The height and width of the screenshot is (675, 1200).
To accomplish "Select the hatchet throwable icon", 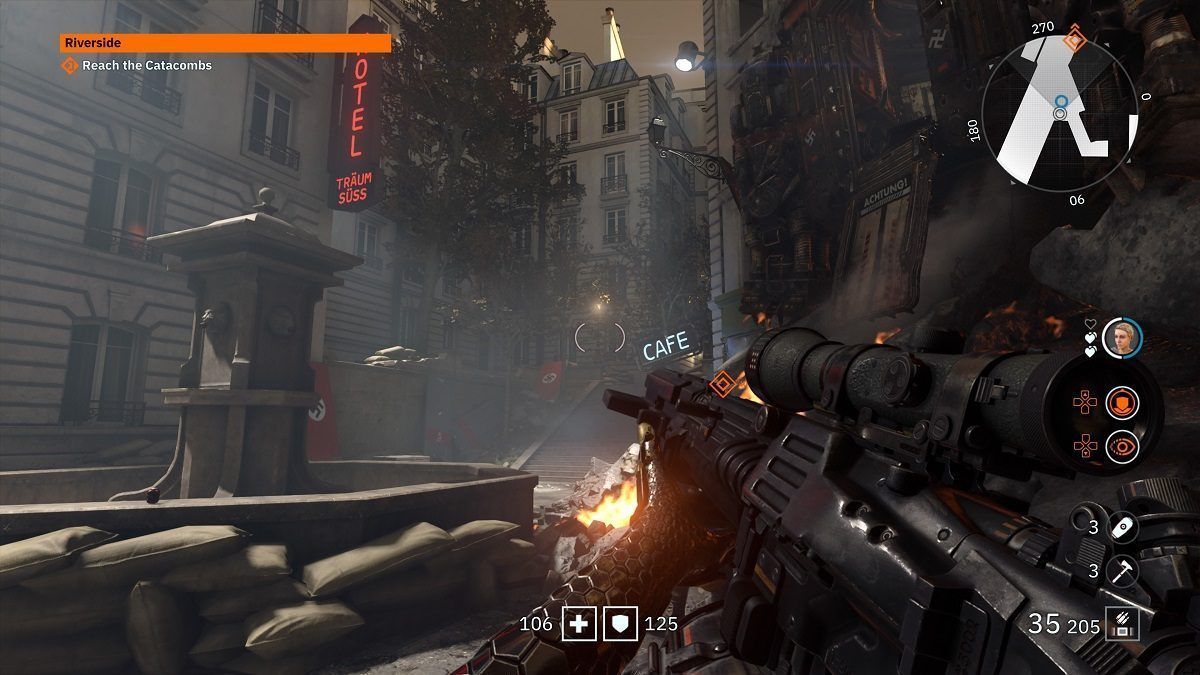I will click(1123, 570).
